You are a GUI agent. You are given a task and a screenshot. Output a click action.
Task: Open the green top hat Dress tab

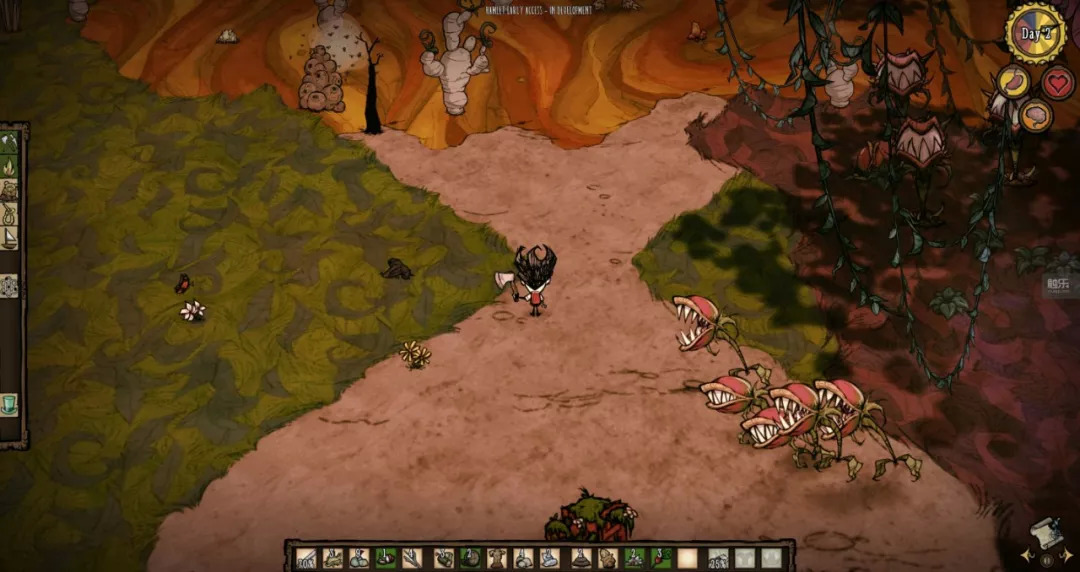(x=10, y=405)
